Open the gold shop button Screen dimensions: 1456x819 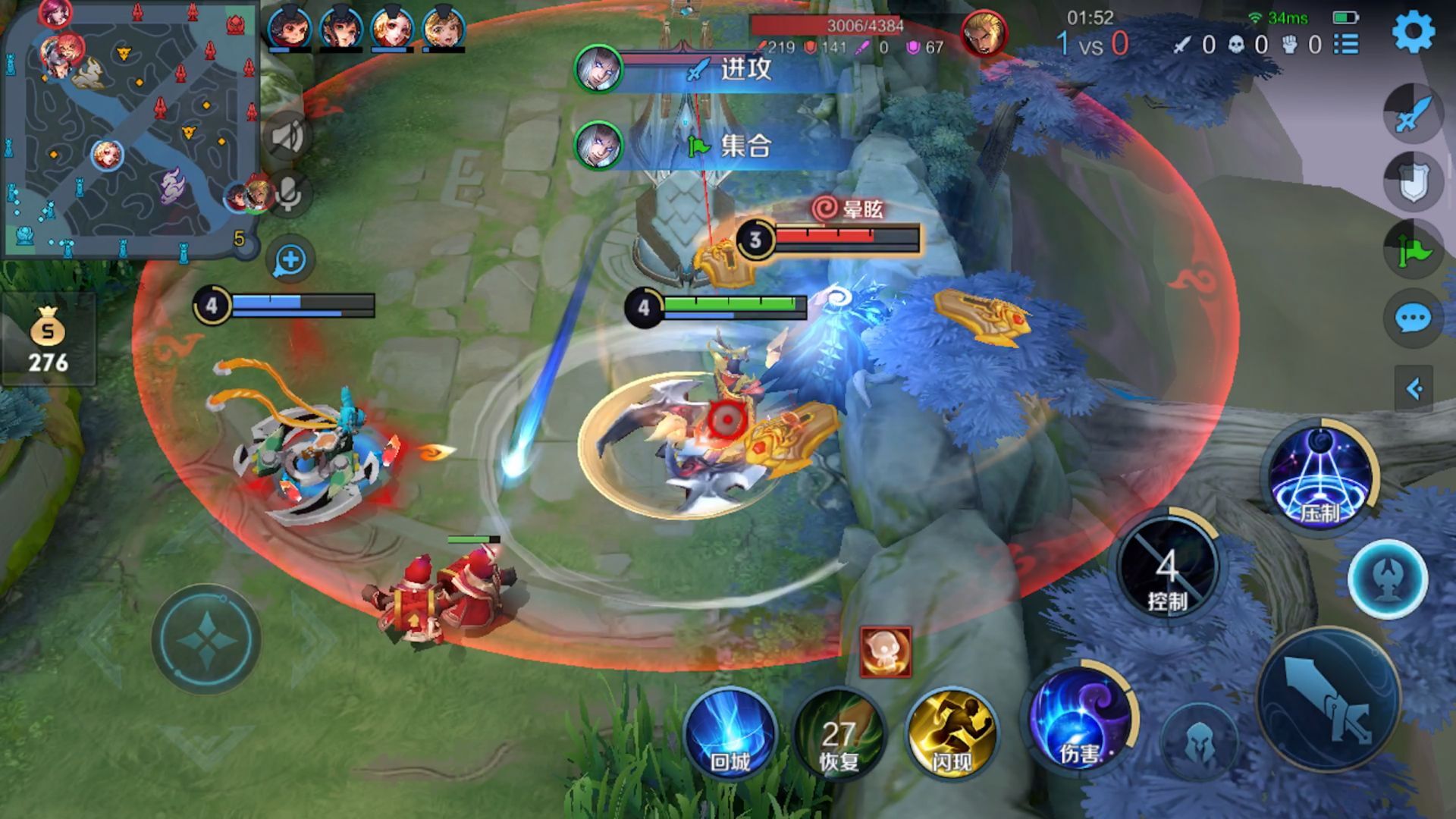pos(48,340)
